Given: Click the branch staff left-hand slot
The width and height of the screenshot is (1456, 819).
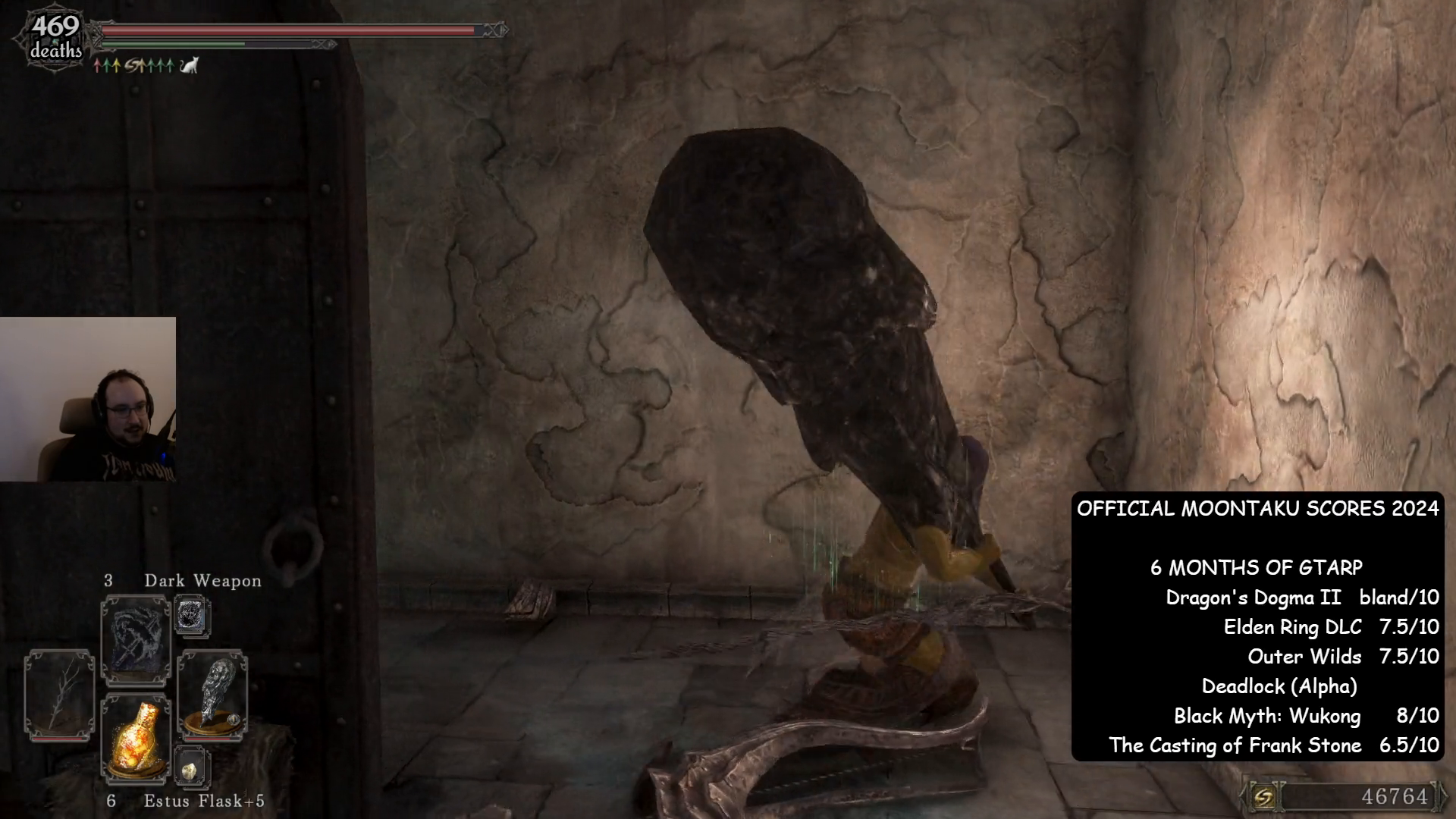Looking at the screenshot, I should [59, 695].
